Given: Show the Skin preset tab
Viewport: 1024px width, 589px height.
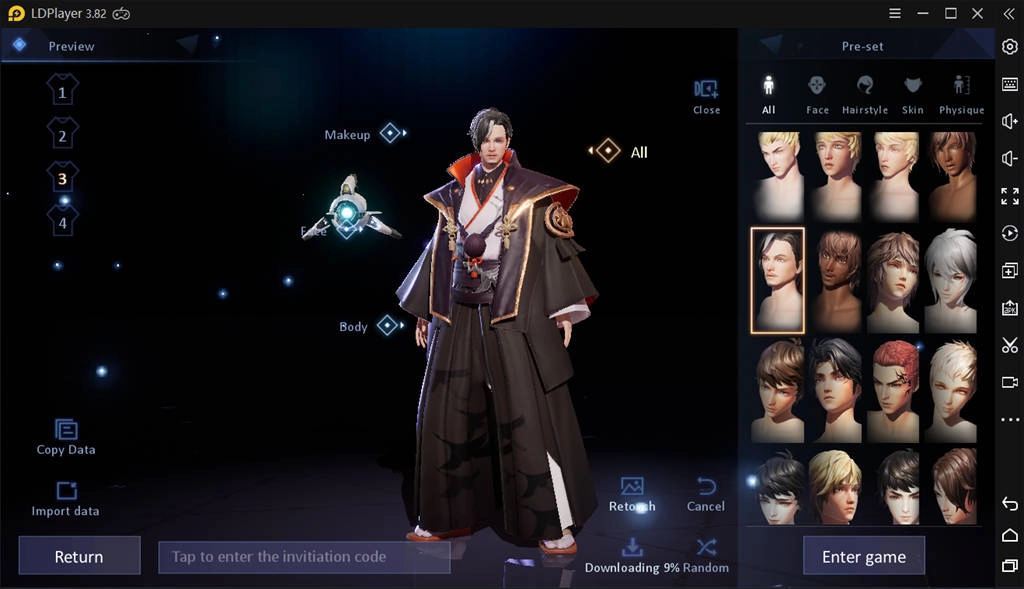Looking at the screenshot, I should pos(913,93).
